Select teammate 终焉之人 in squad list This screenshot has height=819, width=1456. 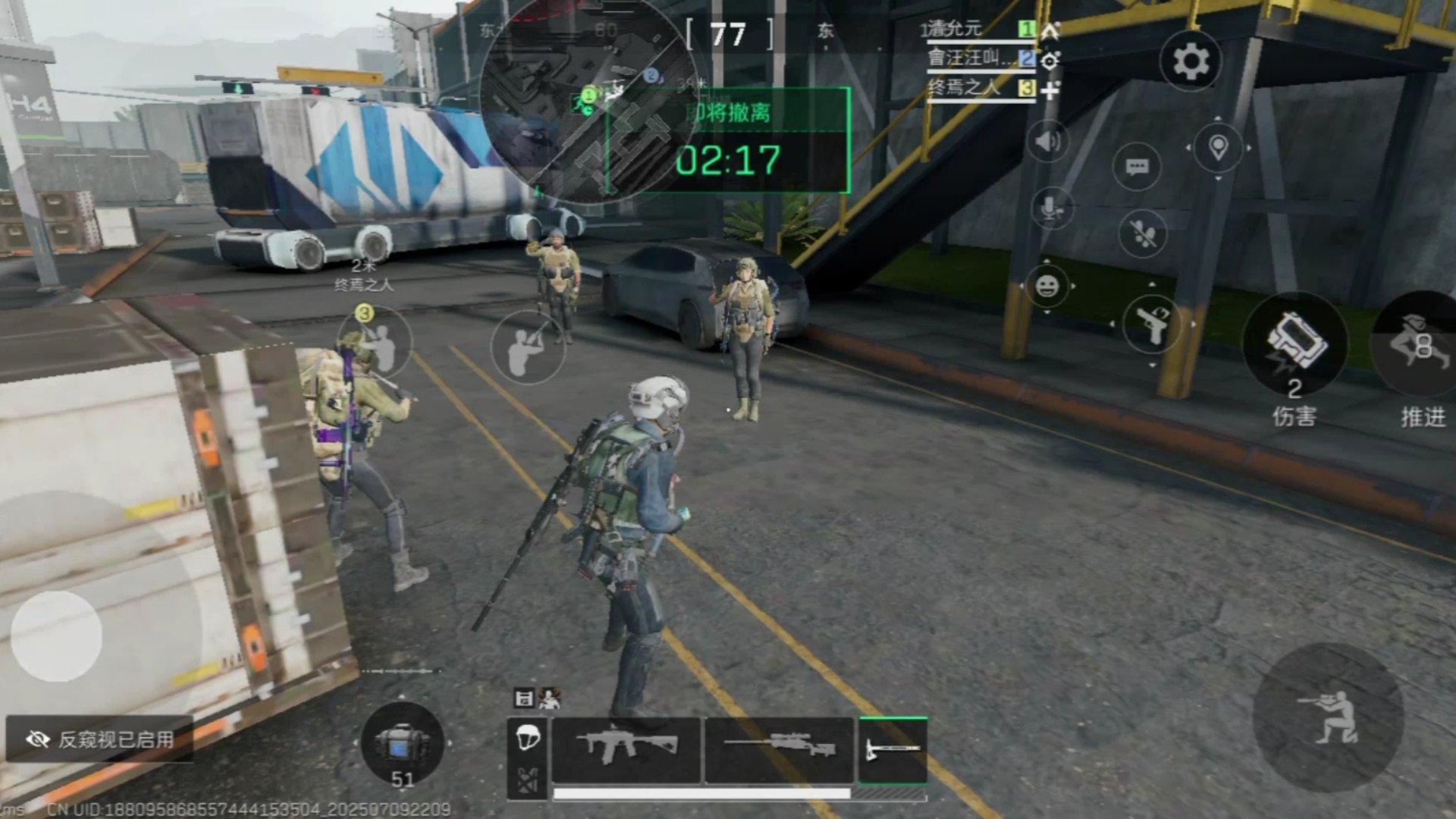965,88
